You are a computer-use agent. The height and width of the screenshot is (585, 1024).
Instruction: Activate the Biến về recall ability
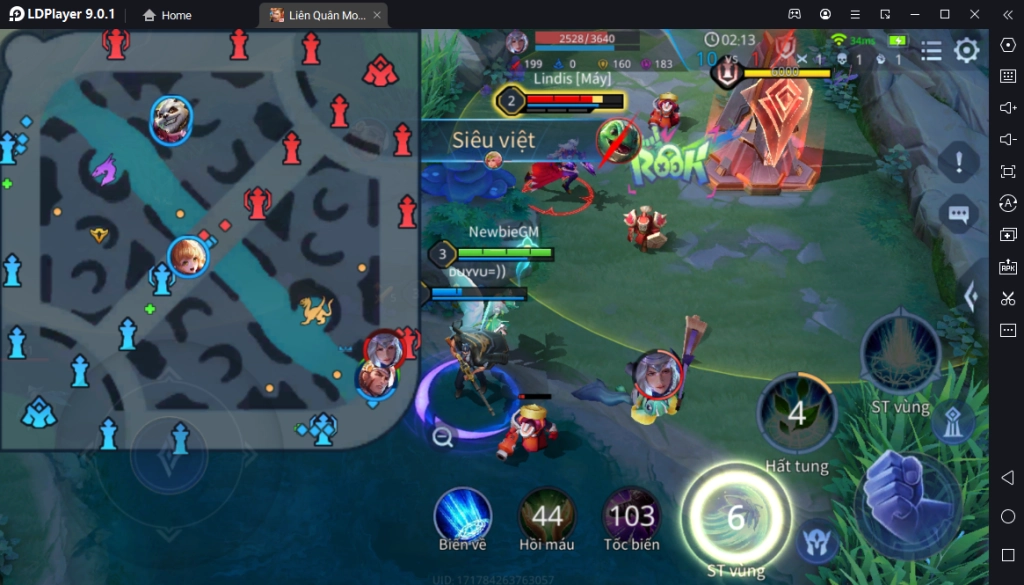pos(462,513)
